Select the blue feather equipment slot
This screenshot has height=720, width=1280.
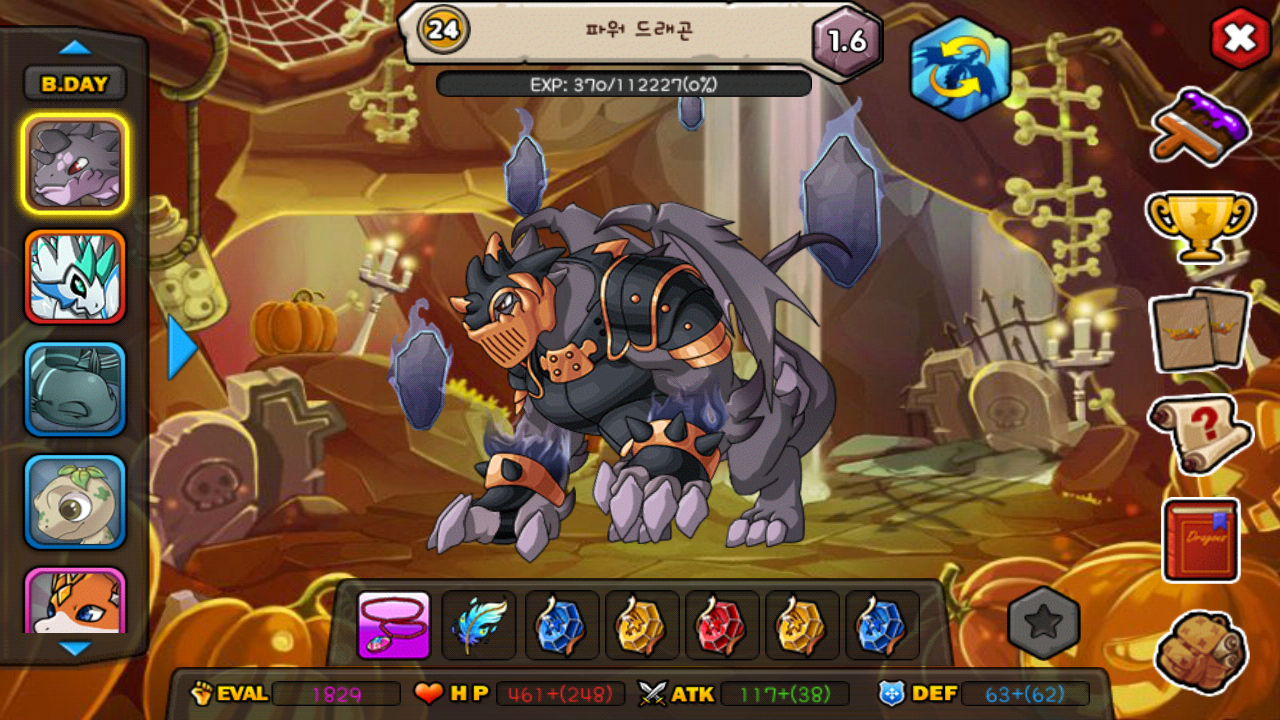[x=479, y=626]
